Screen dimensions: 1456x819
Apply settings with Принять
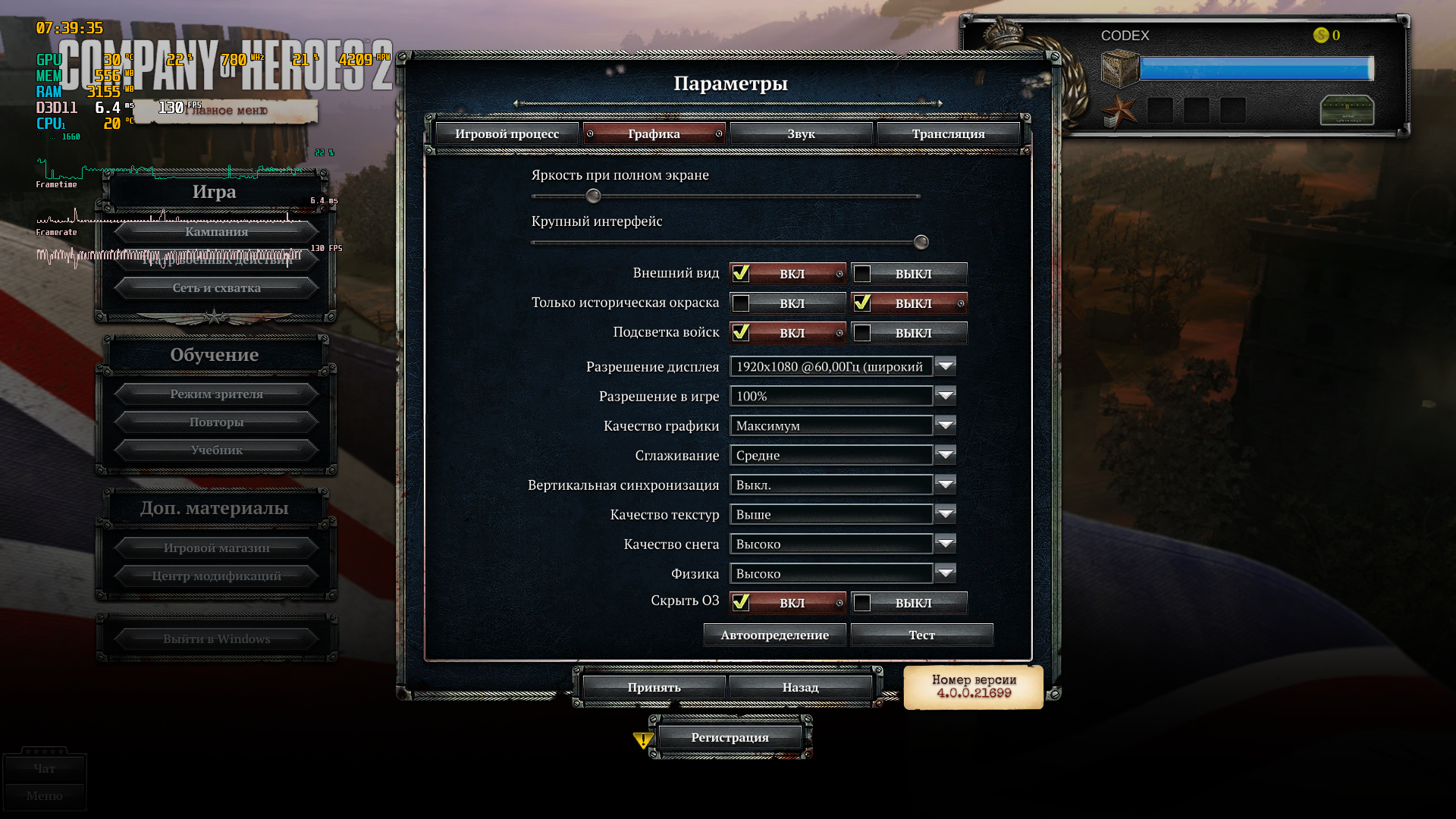(x=654, y=688)
